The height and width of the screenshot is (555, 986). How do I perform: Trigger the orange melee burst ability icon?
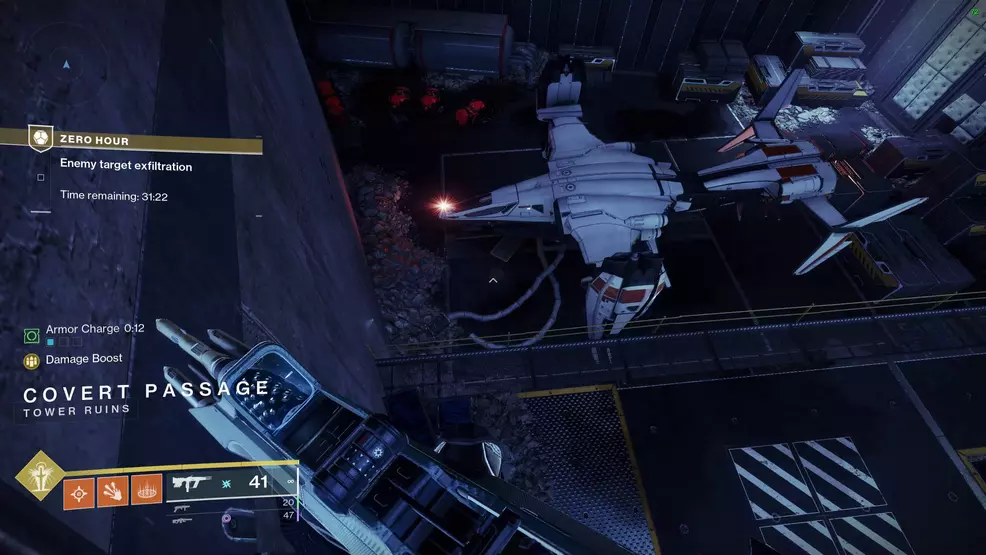113,490
